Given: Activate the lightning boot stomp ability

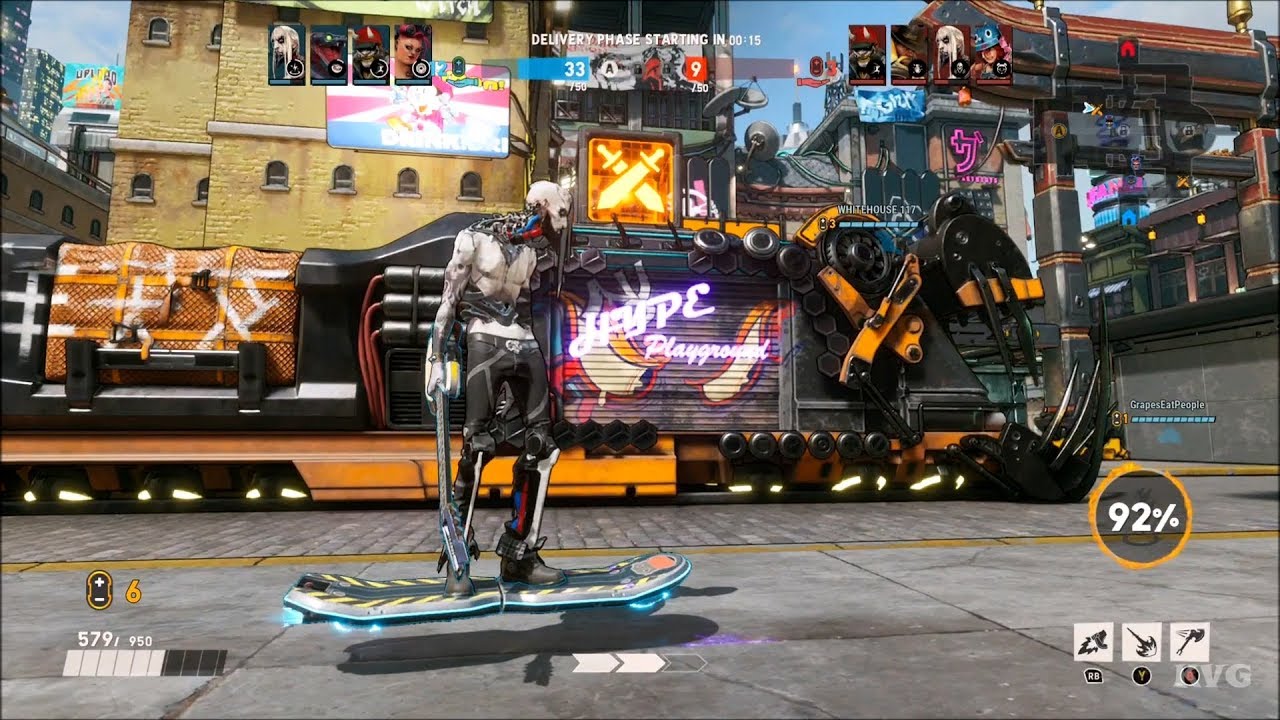Looking at the screenshot, I should [1093, 642].
